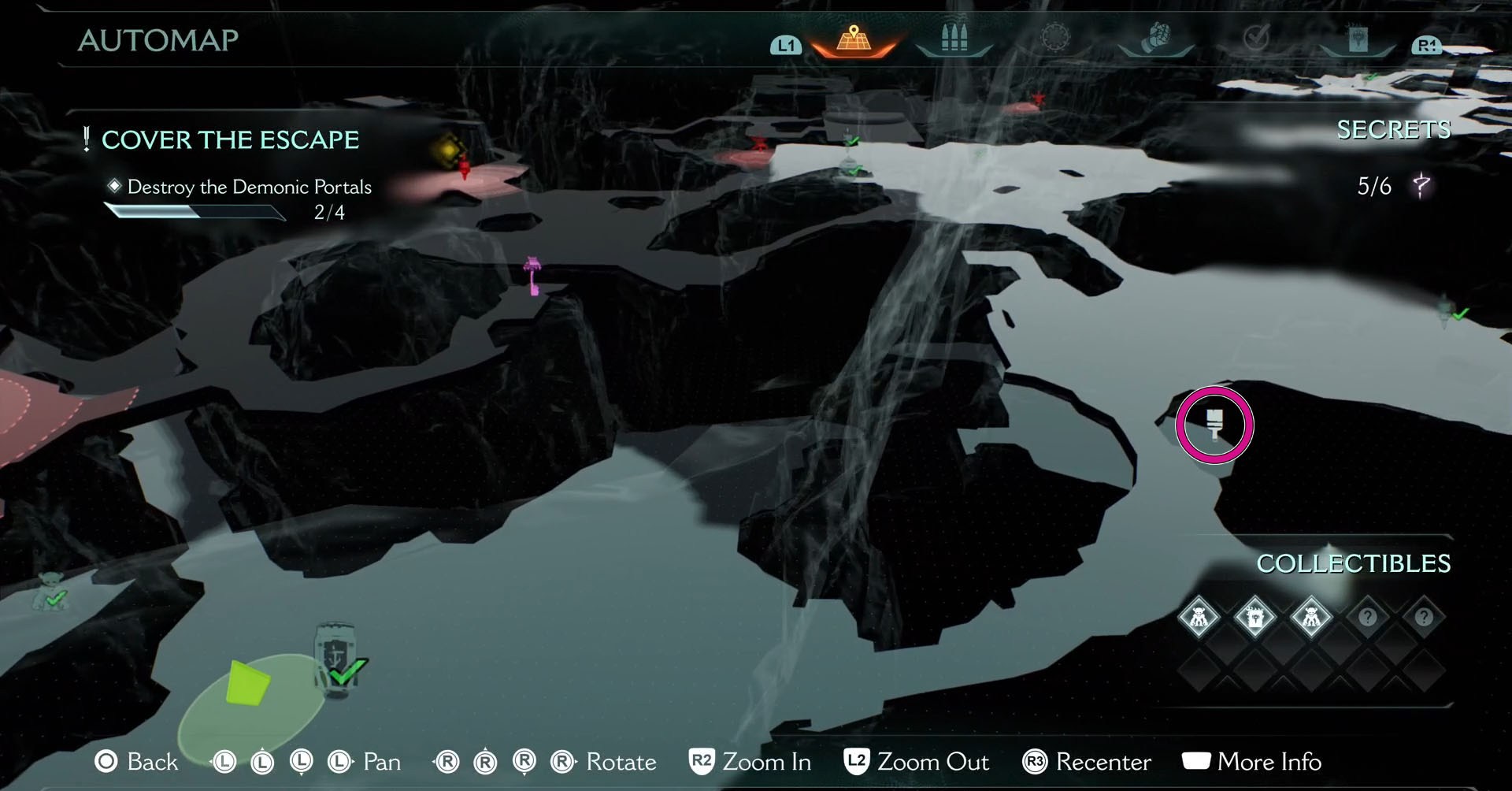Image resolution: width=1512 pixels, height=791 pixels.
Task: Click the collected helmet marker with checkmark
Action: pos(336,660)
